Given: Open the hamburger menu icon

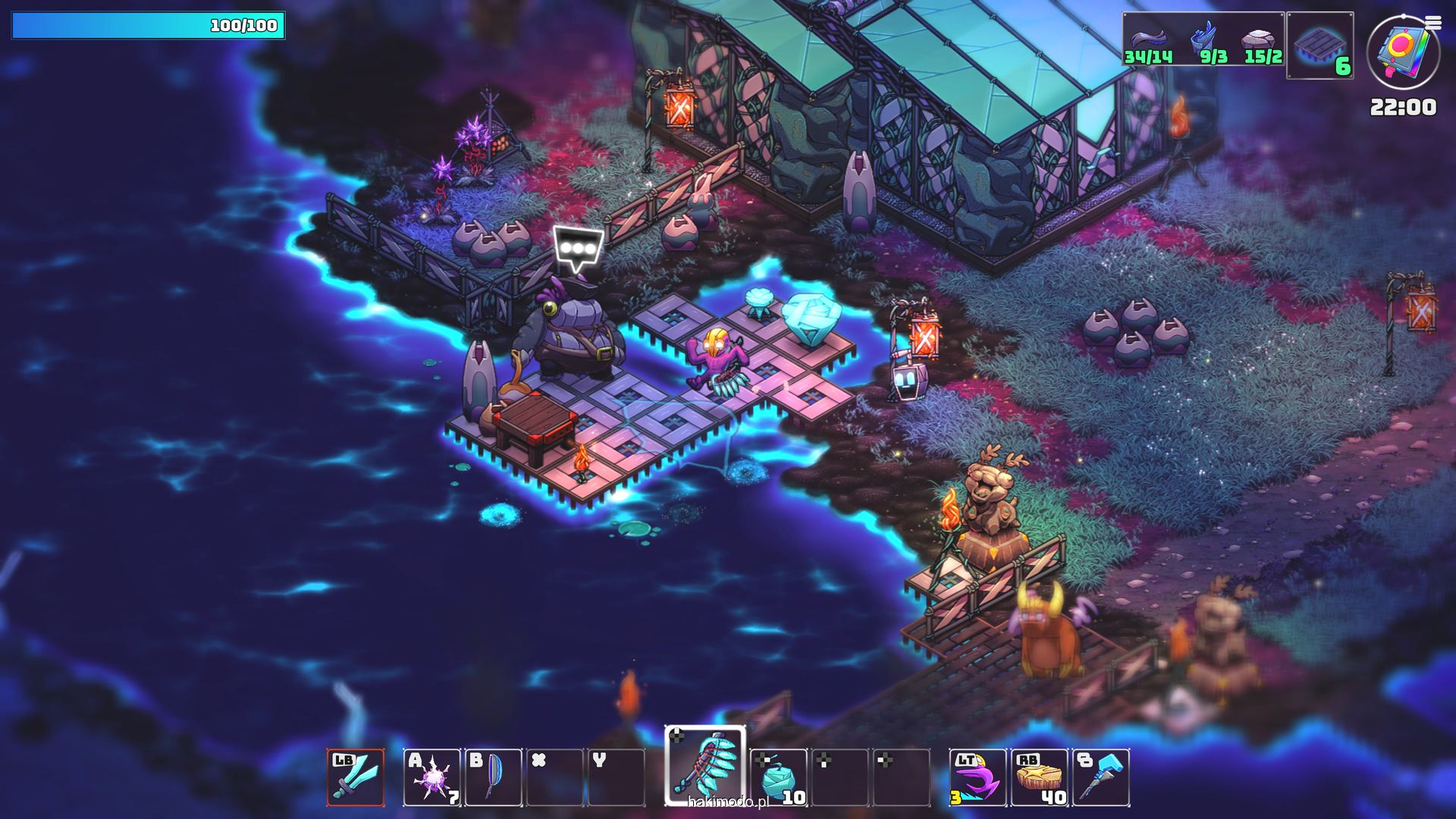Looking at the screenshot, I should (1432, 23).
